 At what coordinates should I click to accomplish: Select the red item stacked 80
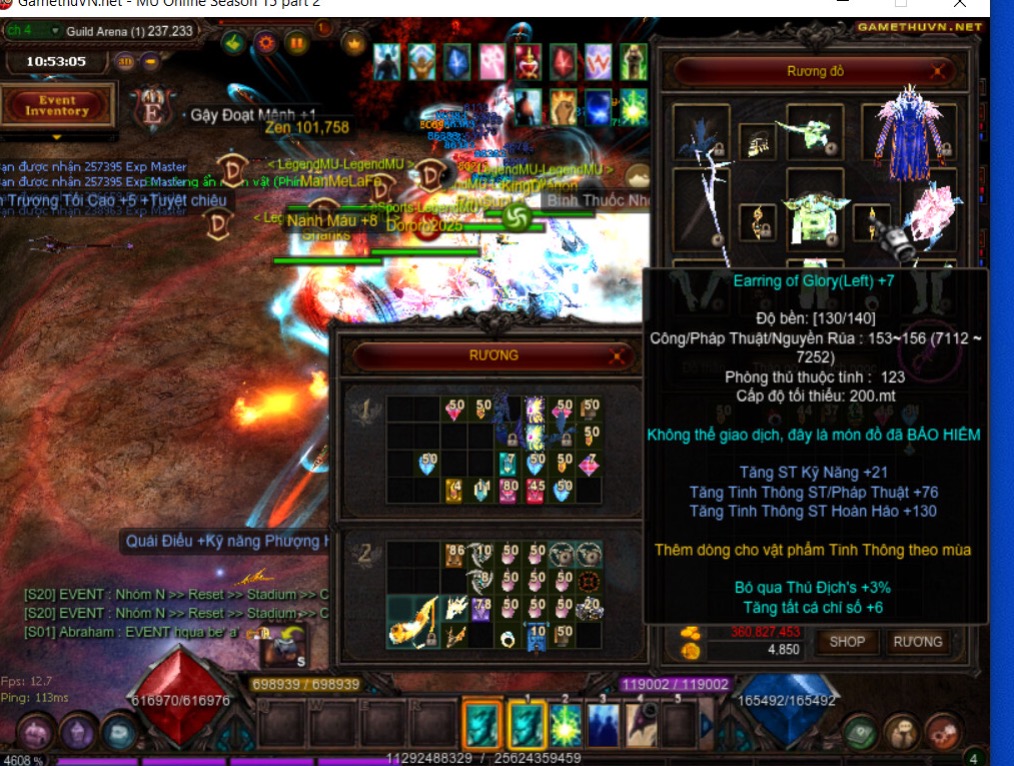pos(509,490)
